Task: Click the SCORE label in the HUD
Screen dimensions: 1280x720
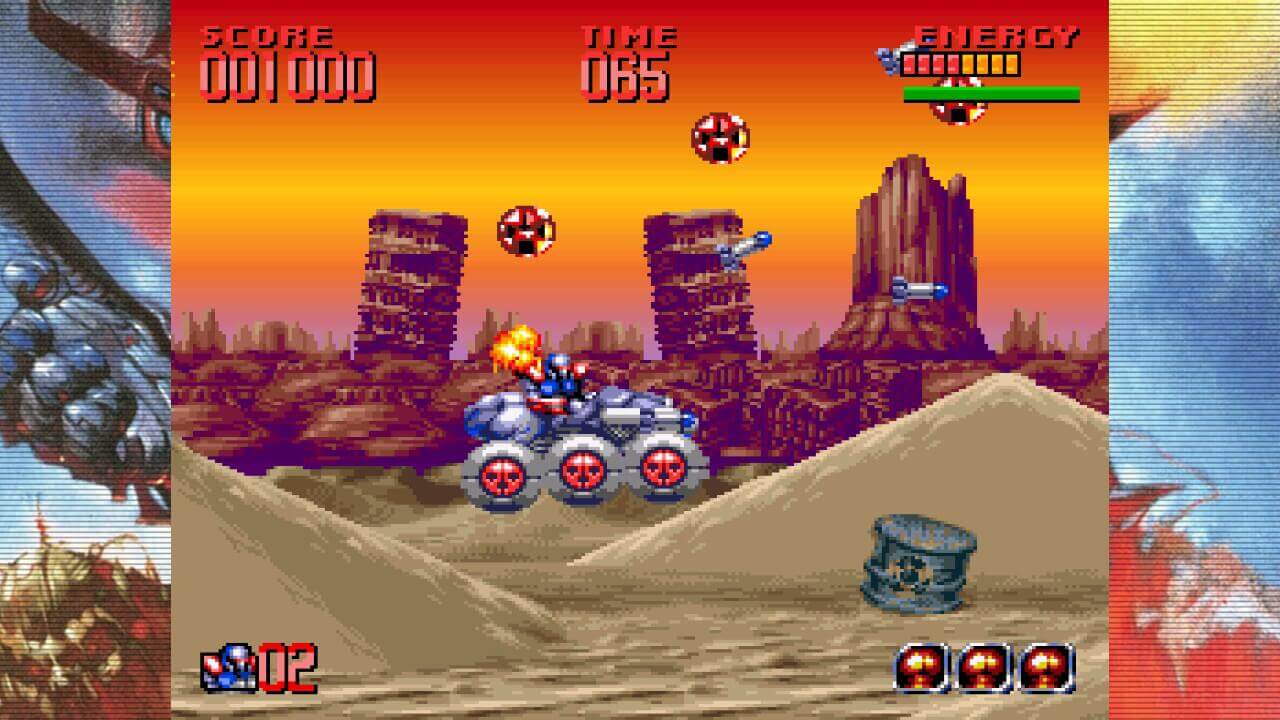Action: pyautogui.click(x=266, y=35)
